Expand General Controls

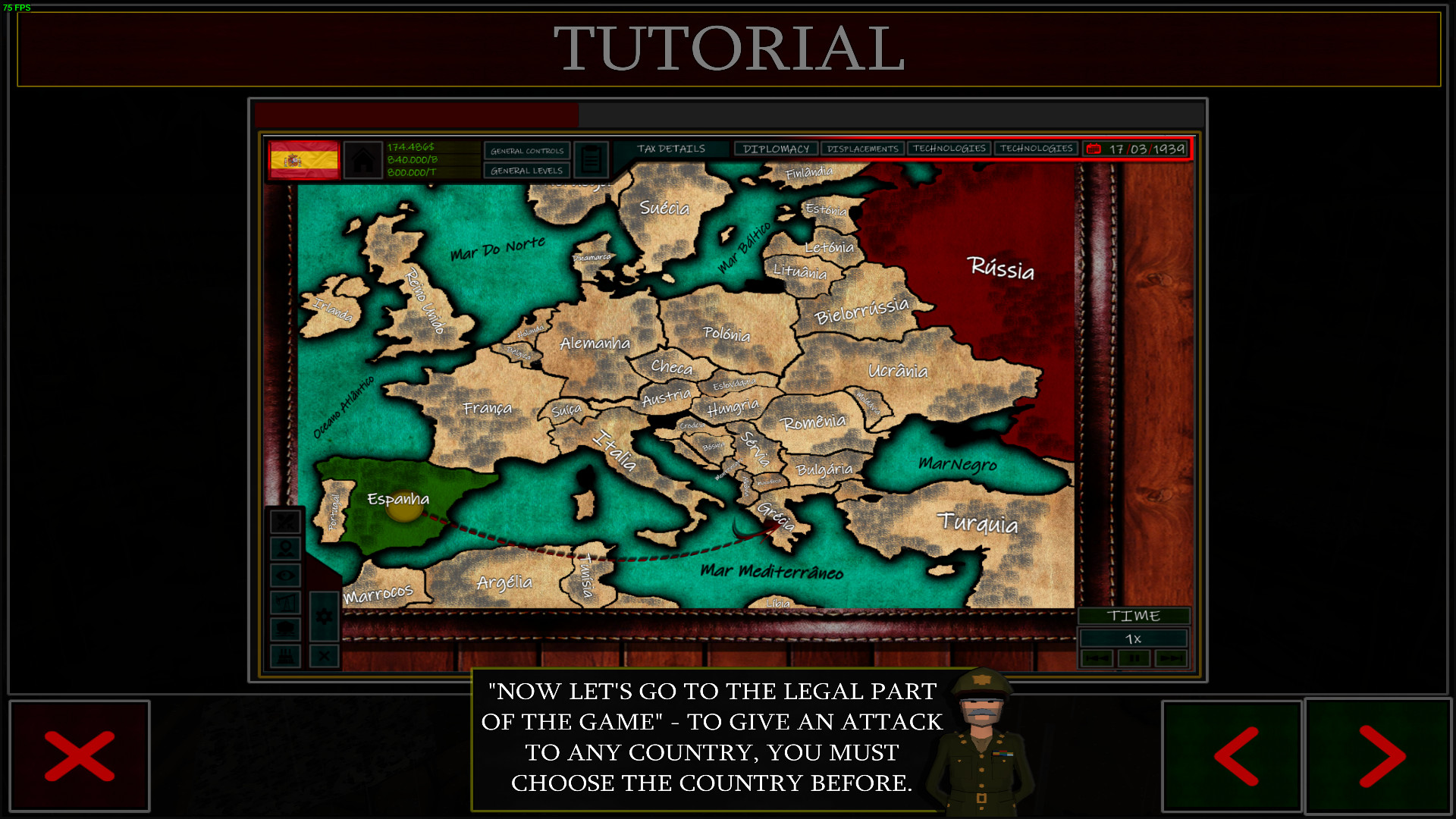coord(526,151)
